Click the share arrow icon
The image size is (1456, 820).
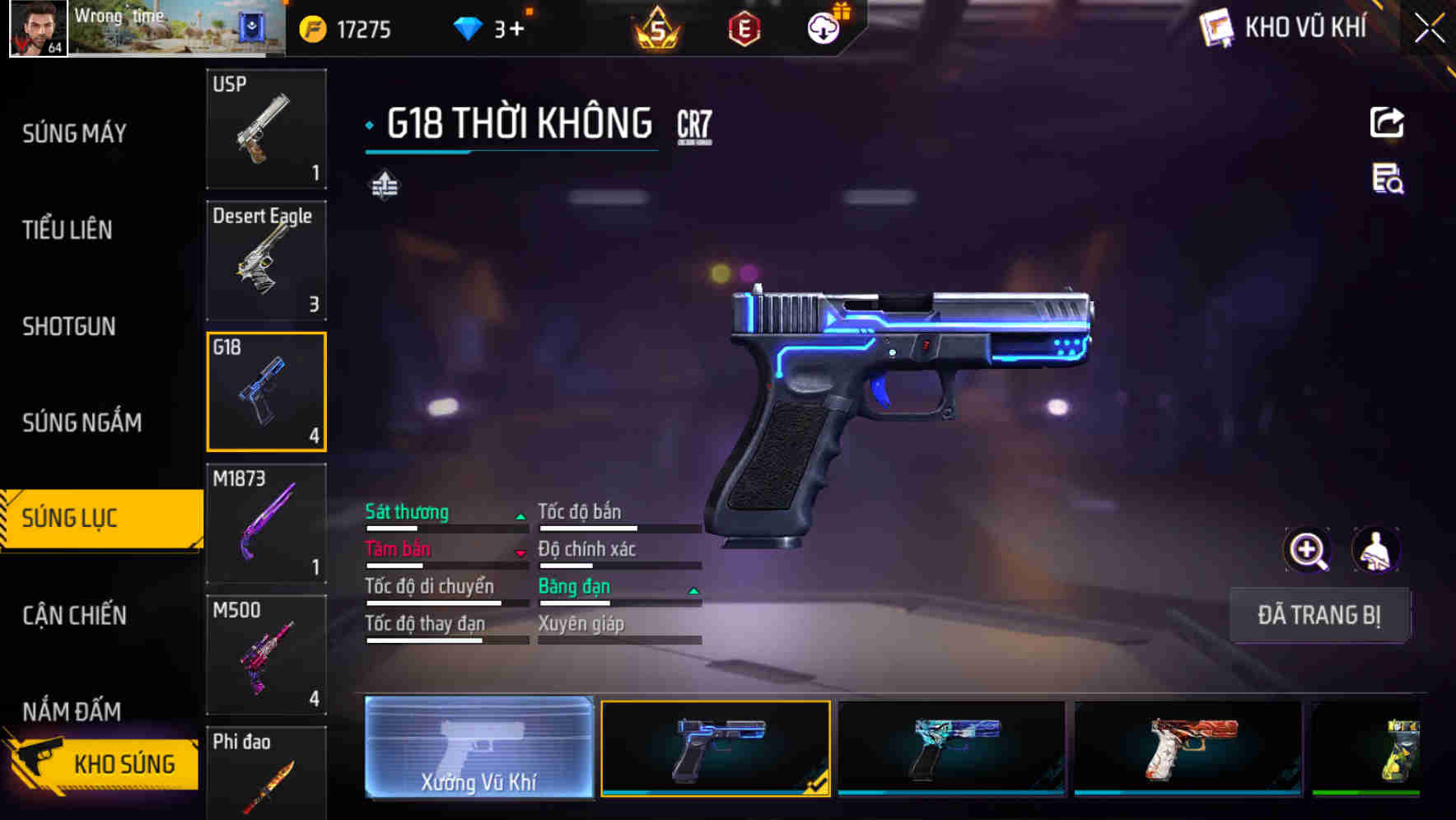pyautogui.click(x=1387, y=123)
